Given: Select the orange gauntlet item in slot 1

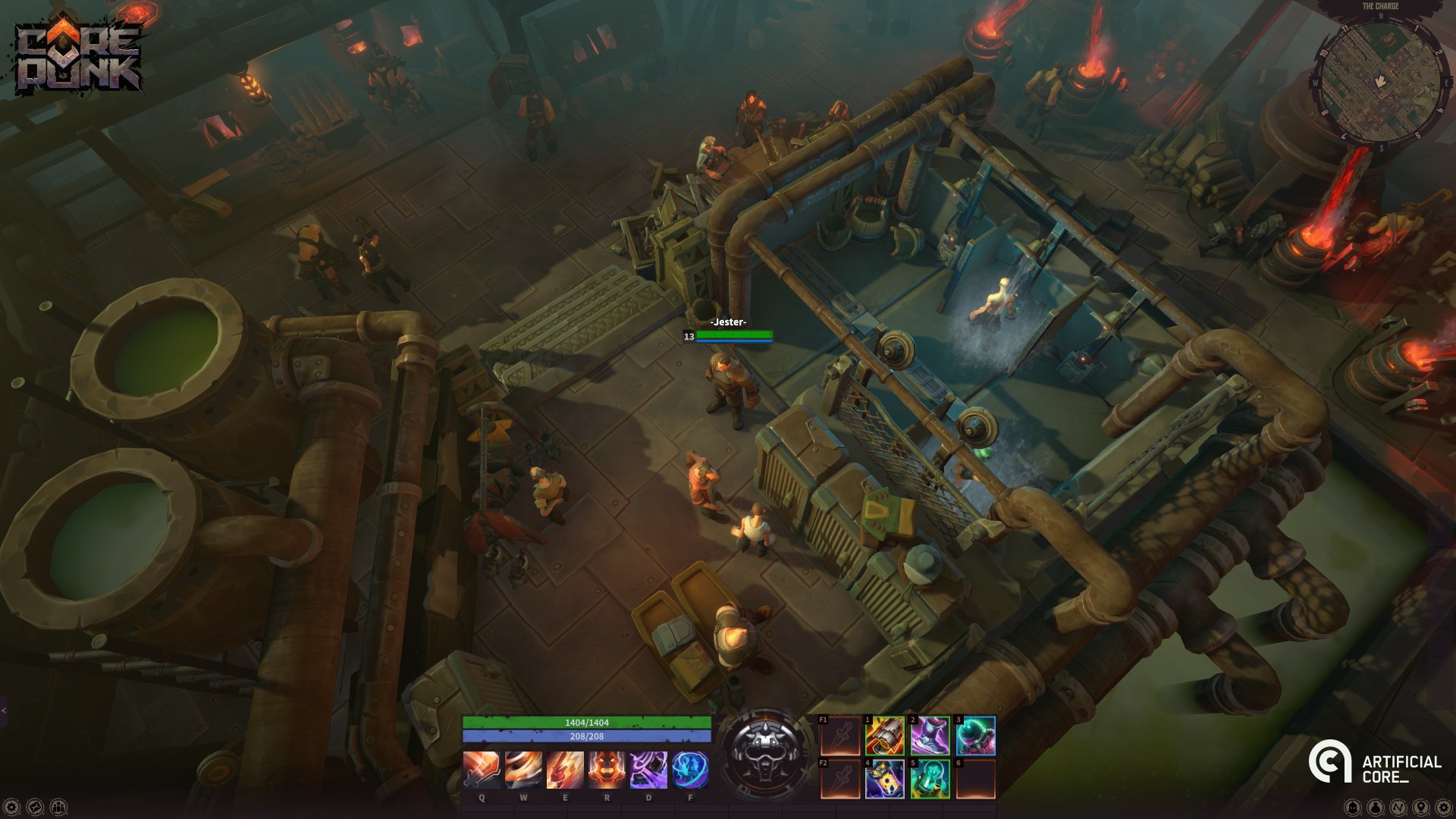Looking at the screenshot, I should tap(885, 736).
